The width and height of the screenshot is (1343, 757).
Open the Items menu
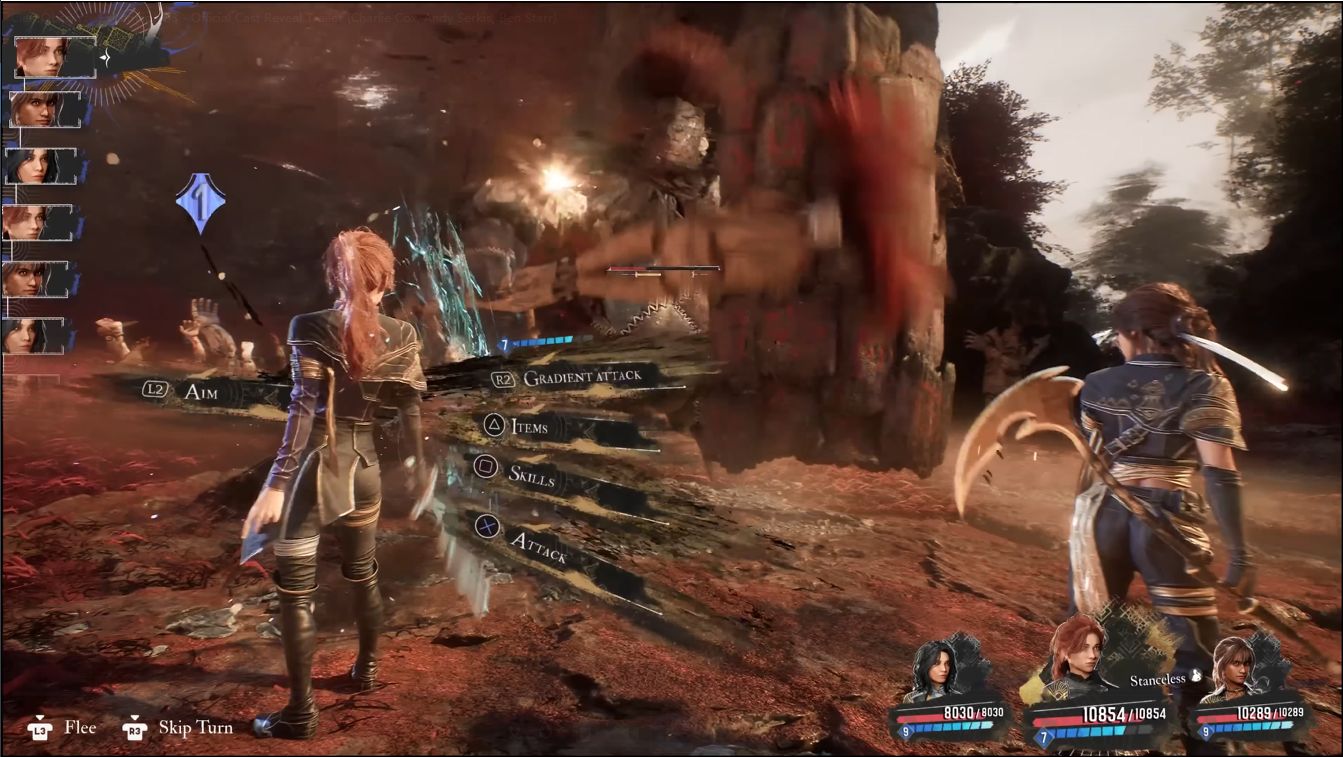click(529, 427)
